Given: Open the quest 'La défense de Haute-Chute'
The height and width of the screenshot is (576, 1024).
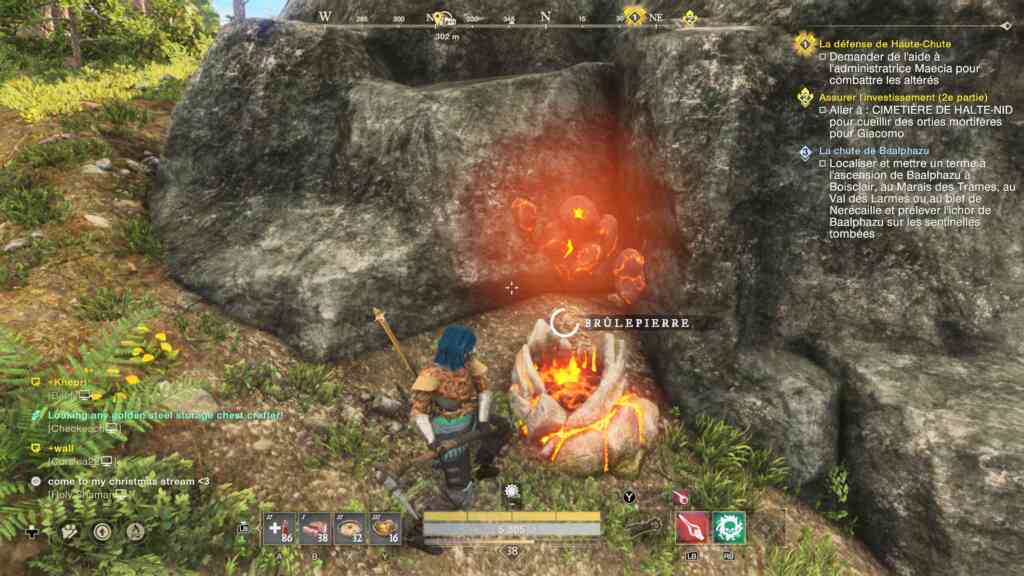Looking at the screenshot, I should [884, 44].
